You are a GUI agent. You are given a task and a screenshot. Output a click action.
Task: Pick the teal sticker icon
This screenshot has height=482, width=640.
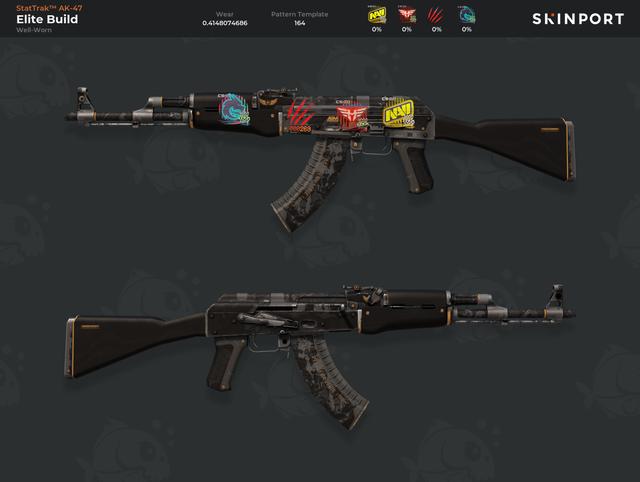pos(467,15)
